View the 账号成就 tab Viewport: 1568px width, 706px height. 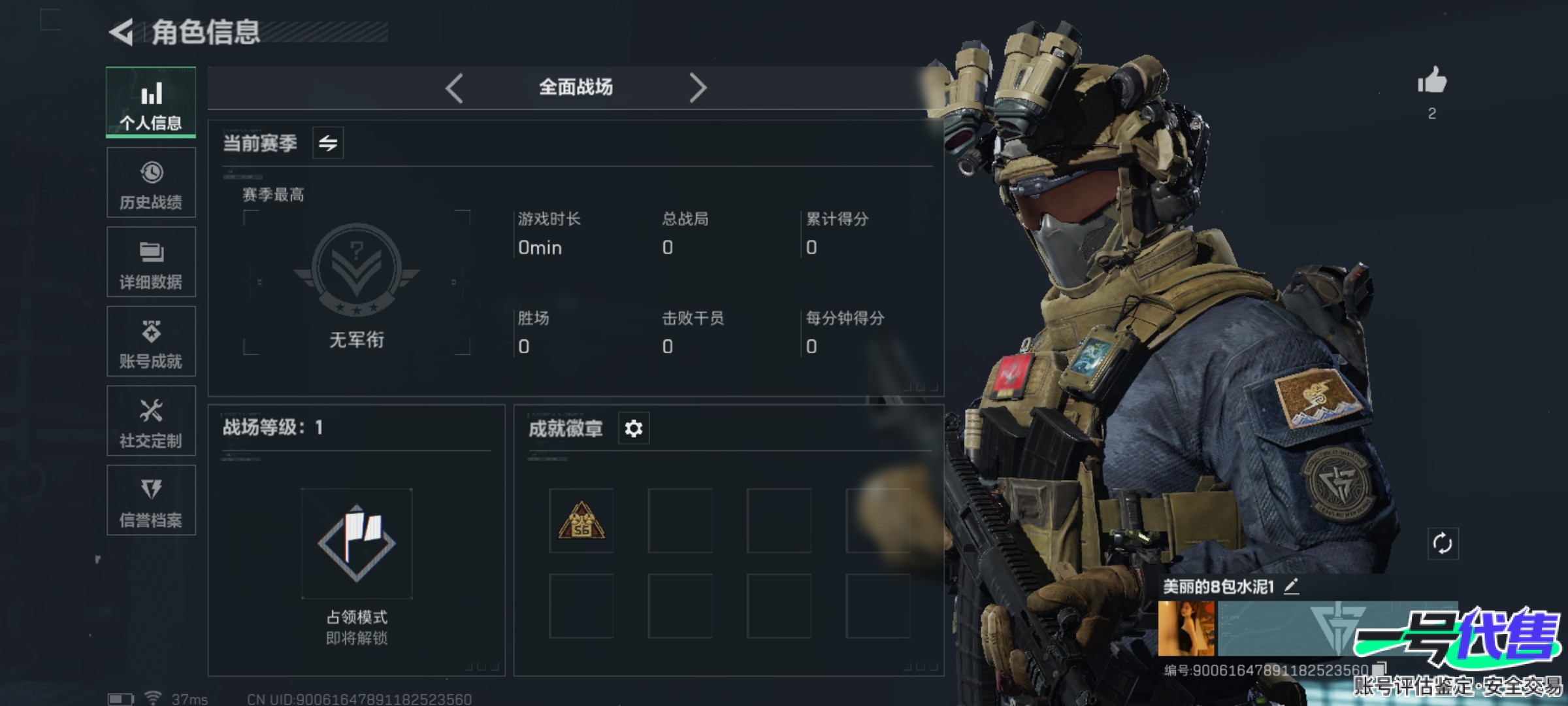point(151,341)
